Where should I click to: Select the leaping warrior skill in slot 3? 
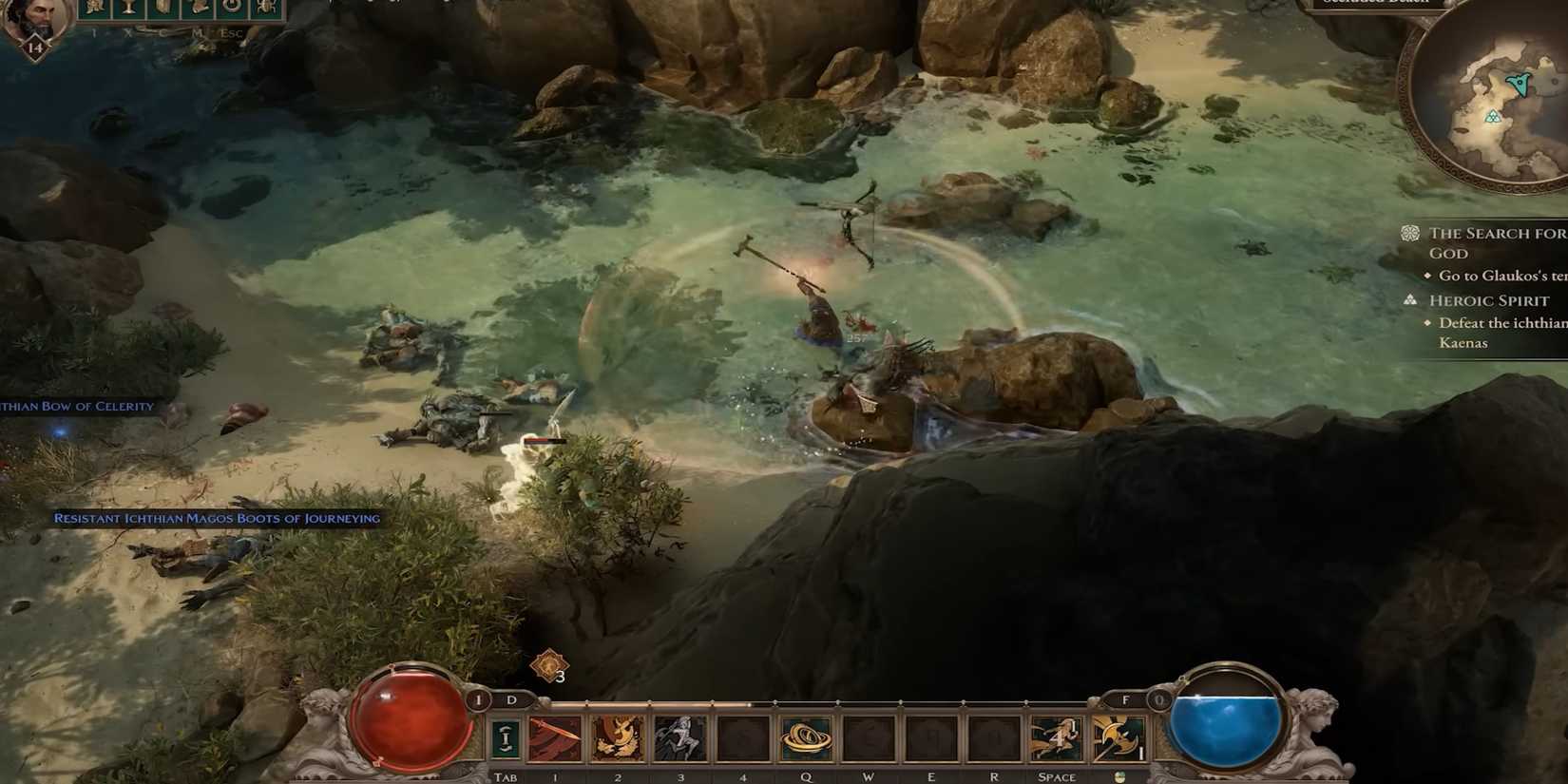point(682,737)
